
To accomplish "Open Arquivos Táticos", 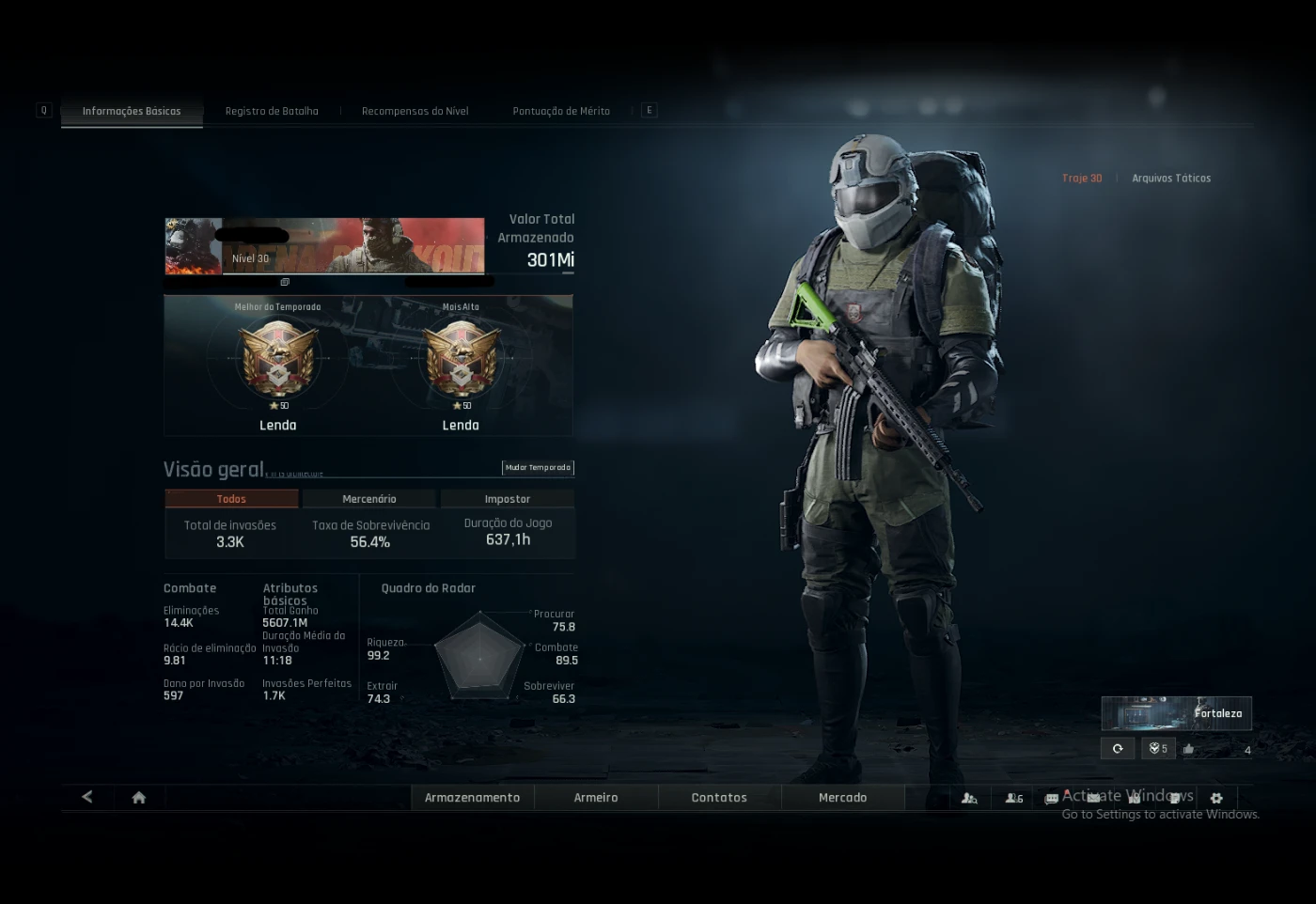I will 1171,178.
